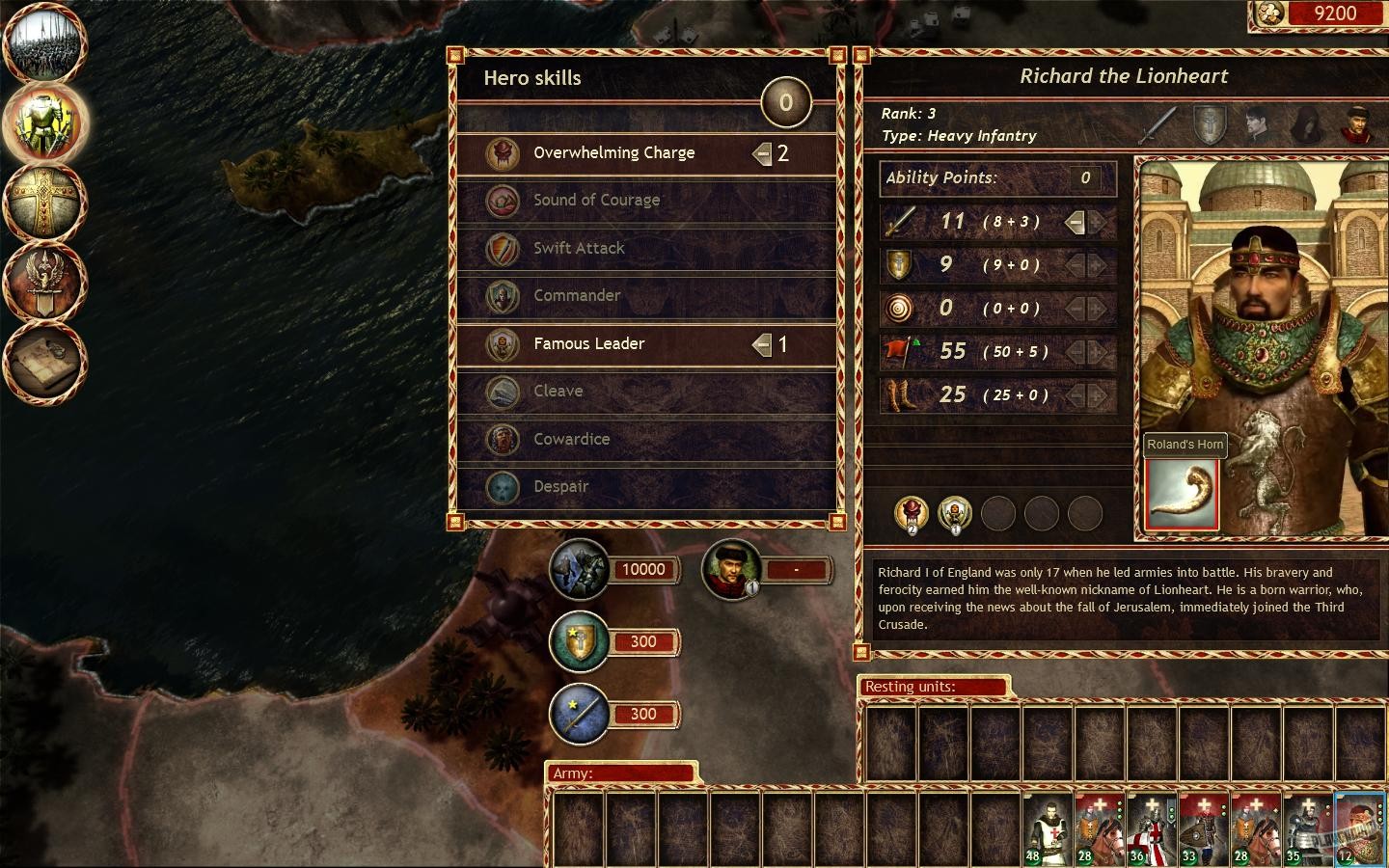Click the treasury counter showing 9200

(x=1336, y=14)
